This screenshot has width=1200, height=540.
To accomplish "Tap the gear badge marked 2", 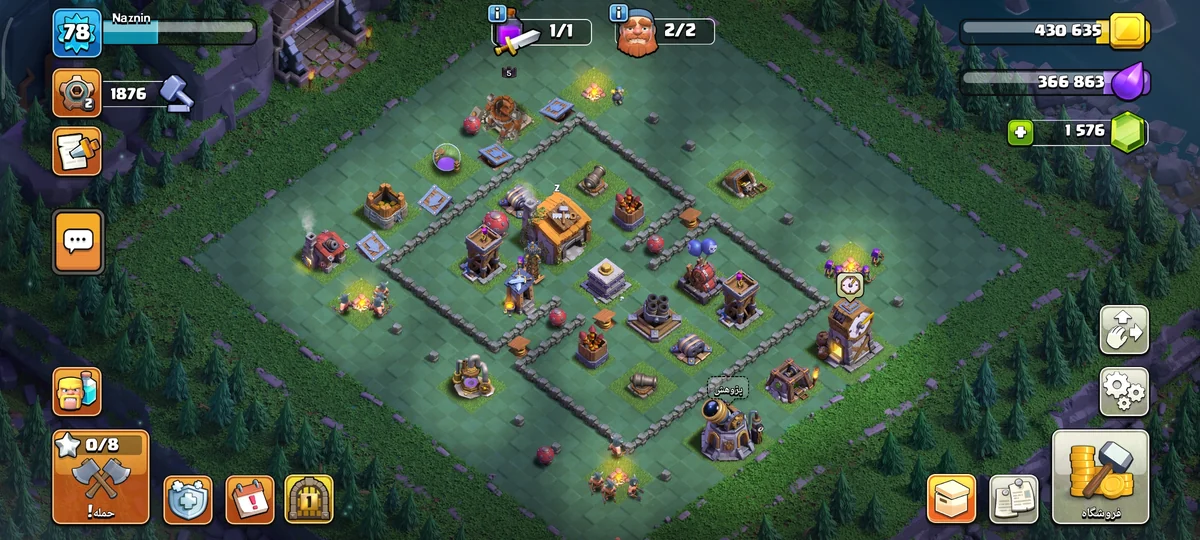I will coord(77,94).
